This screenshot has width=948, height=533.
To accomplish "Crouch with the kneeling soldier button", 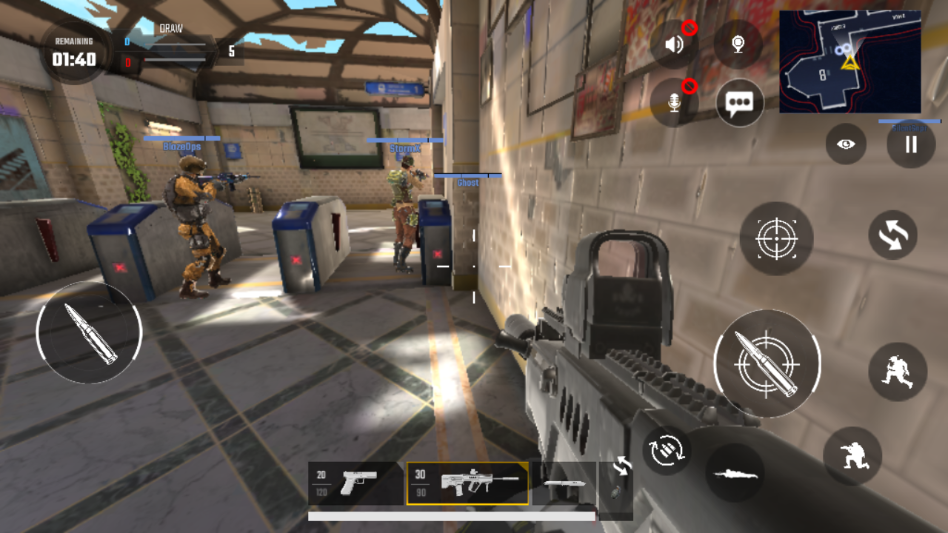I will coord(852,456).
